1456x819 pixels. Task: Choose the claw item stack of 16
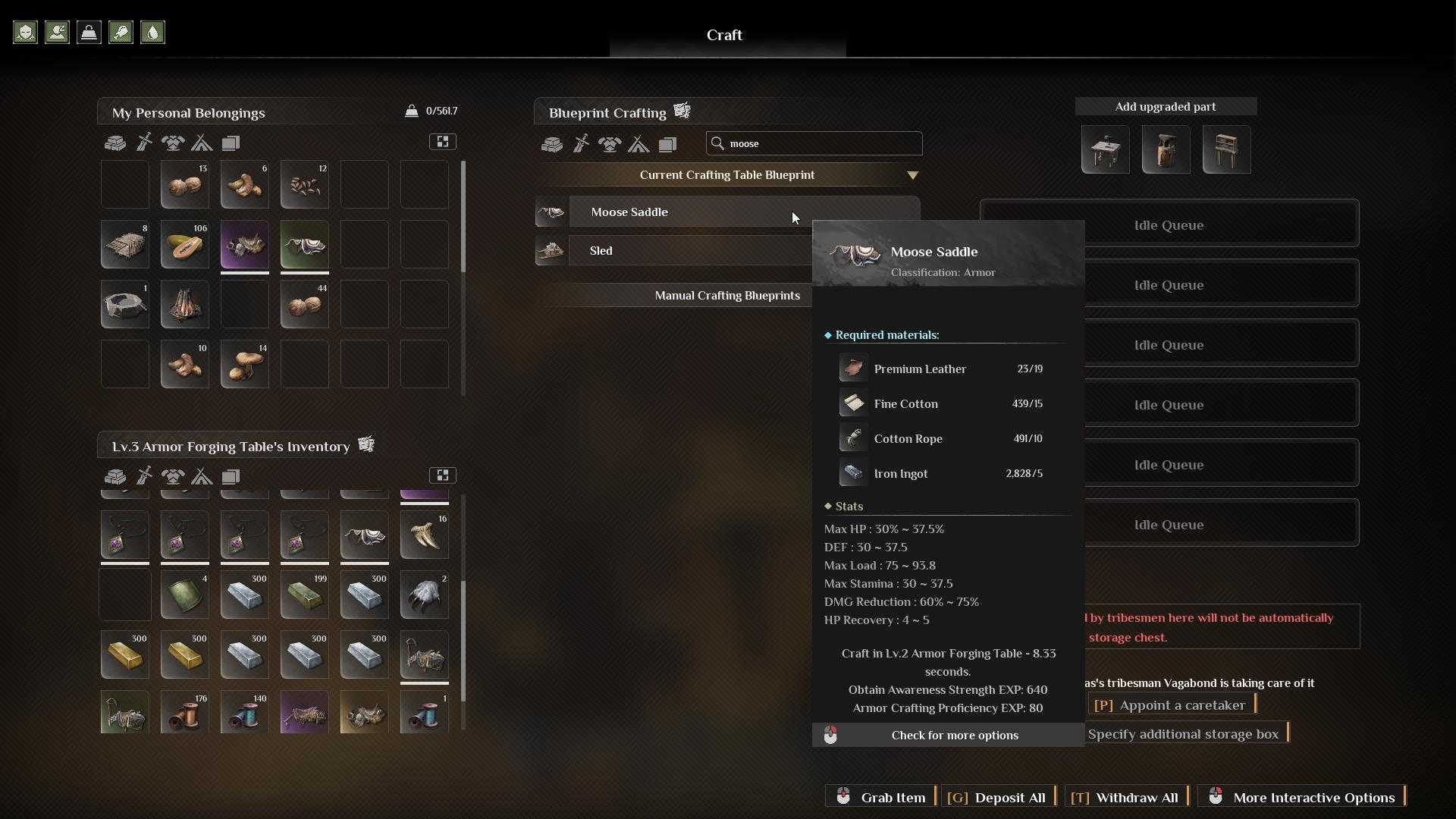(424, 535)
